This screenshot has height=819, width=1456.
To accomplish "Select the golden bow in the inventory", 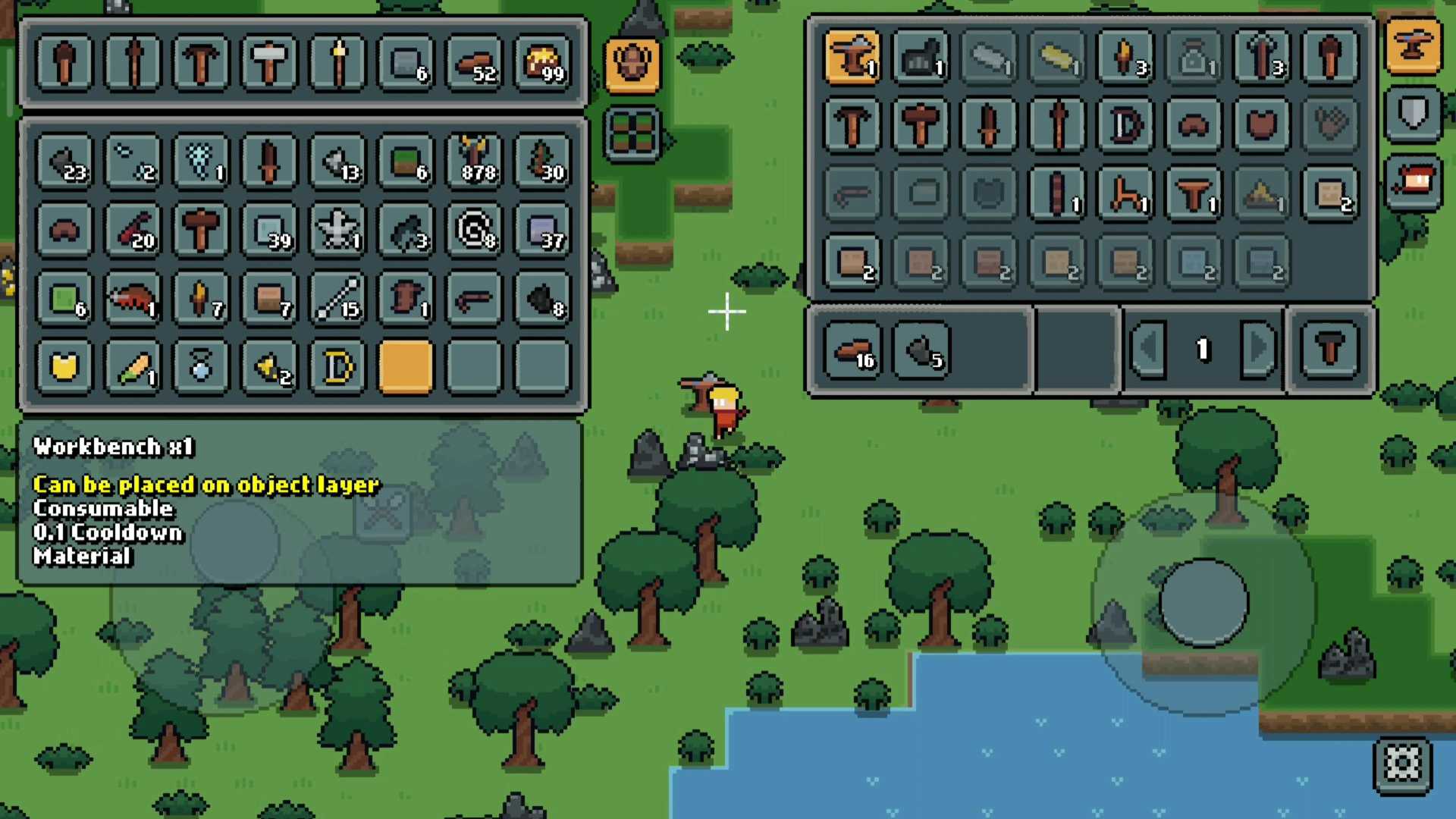I will tap(337, 368).
